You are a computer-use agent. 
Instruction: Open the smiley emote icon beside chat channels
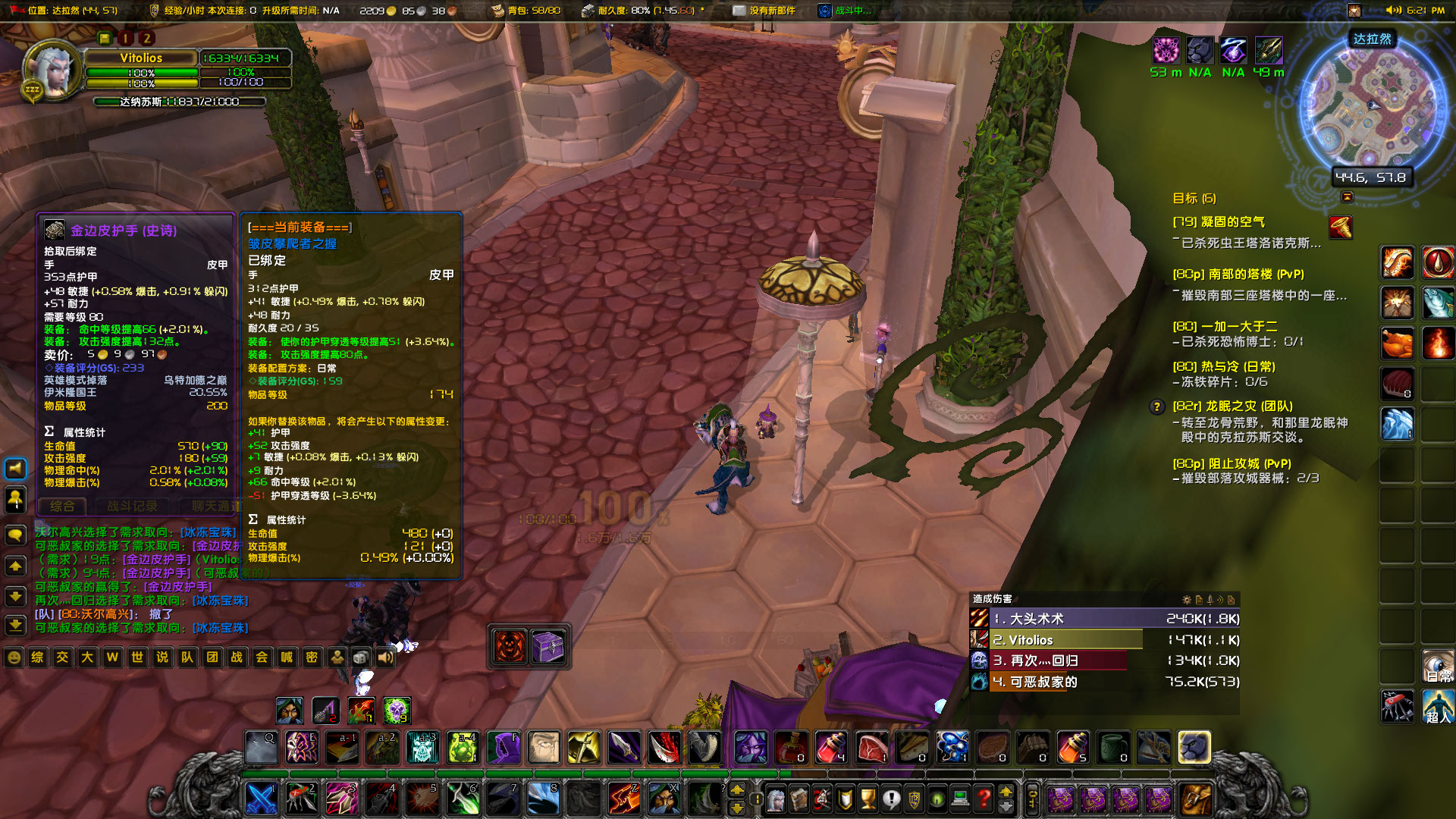click(14, 657)
